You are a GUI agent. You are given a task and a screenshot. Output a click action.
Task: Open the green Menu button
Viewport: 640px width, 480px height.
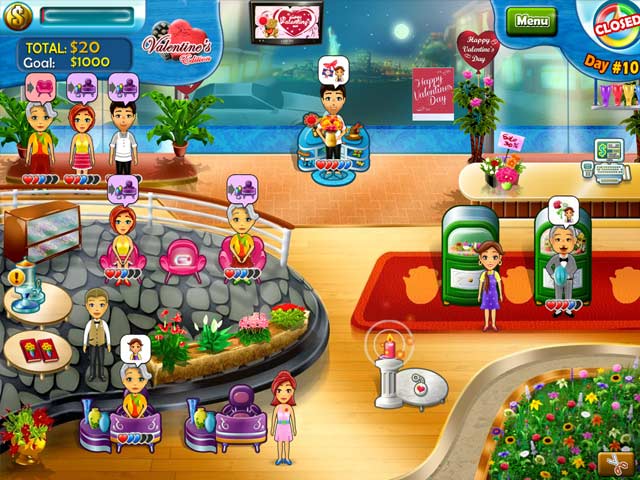tap(531, 20)
